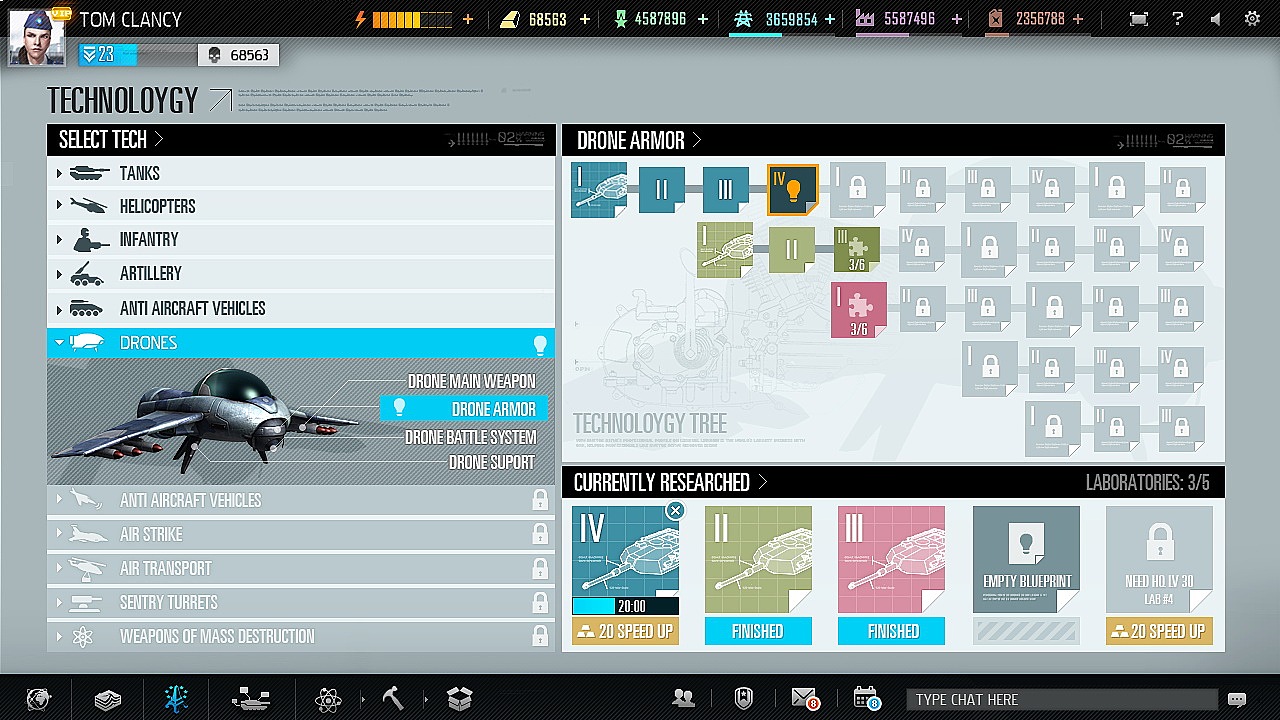Image resolution: width=1280 pixels, height=720 pixels.
Task: Select Drone Main Weapon
Action: pyautogui.click(x=471, y=381)
